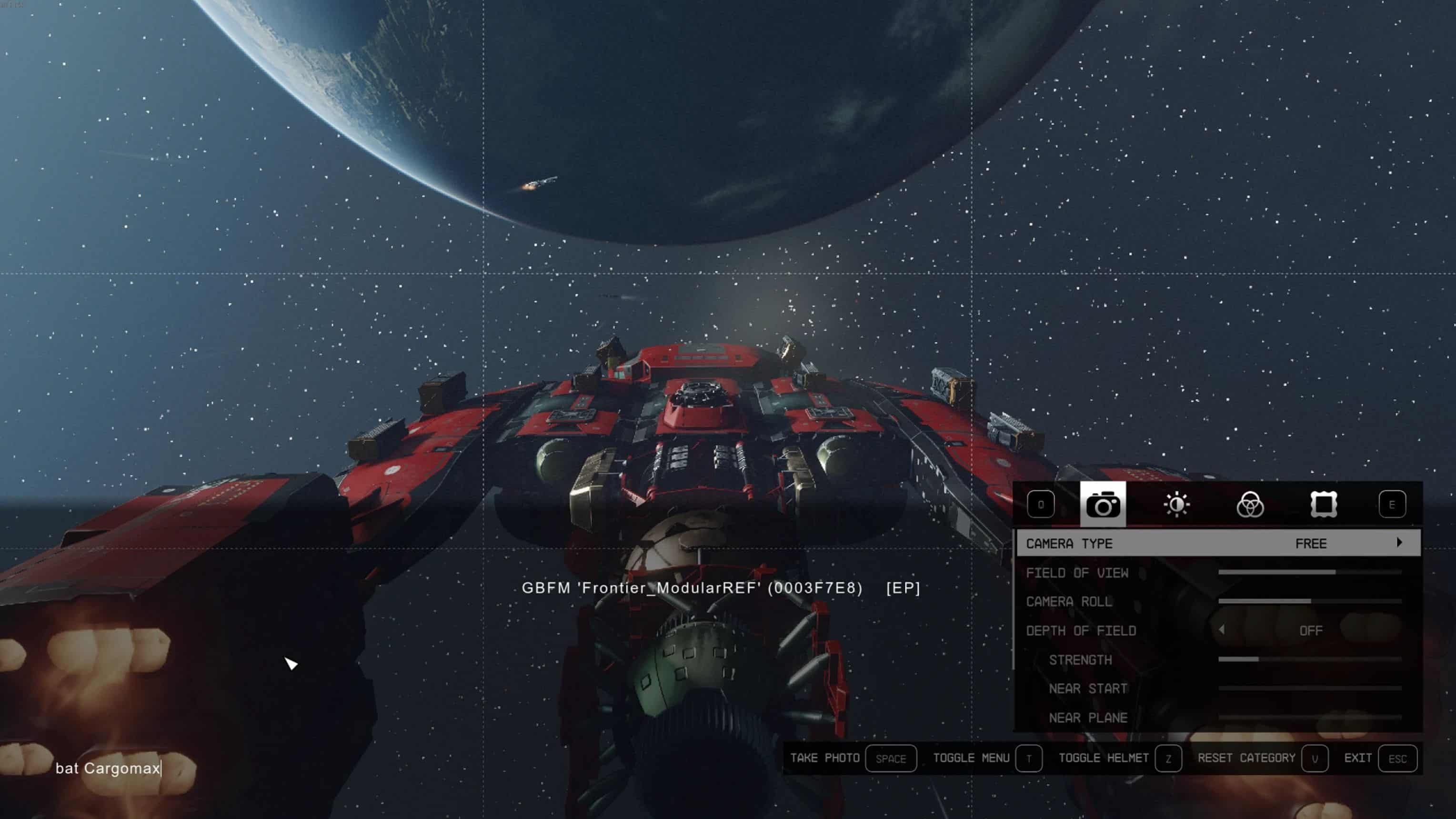Exit photo mode
This screenshot has width=1456, height=819.
[x=1397, y=758]
